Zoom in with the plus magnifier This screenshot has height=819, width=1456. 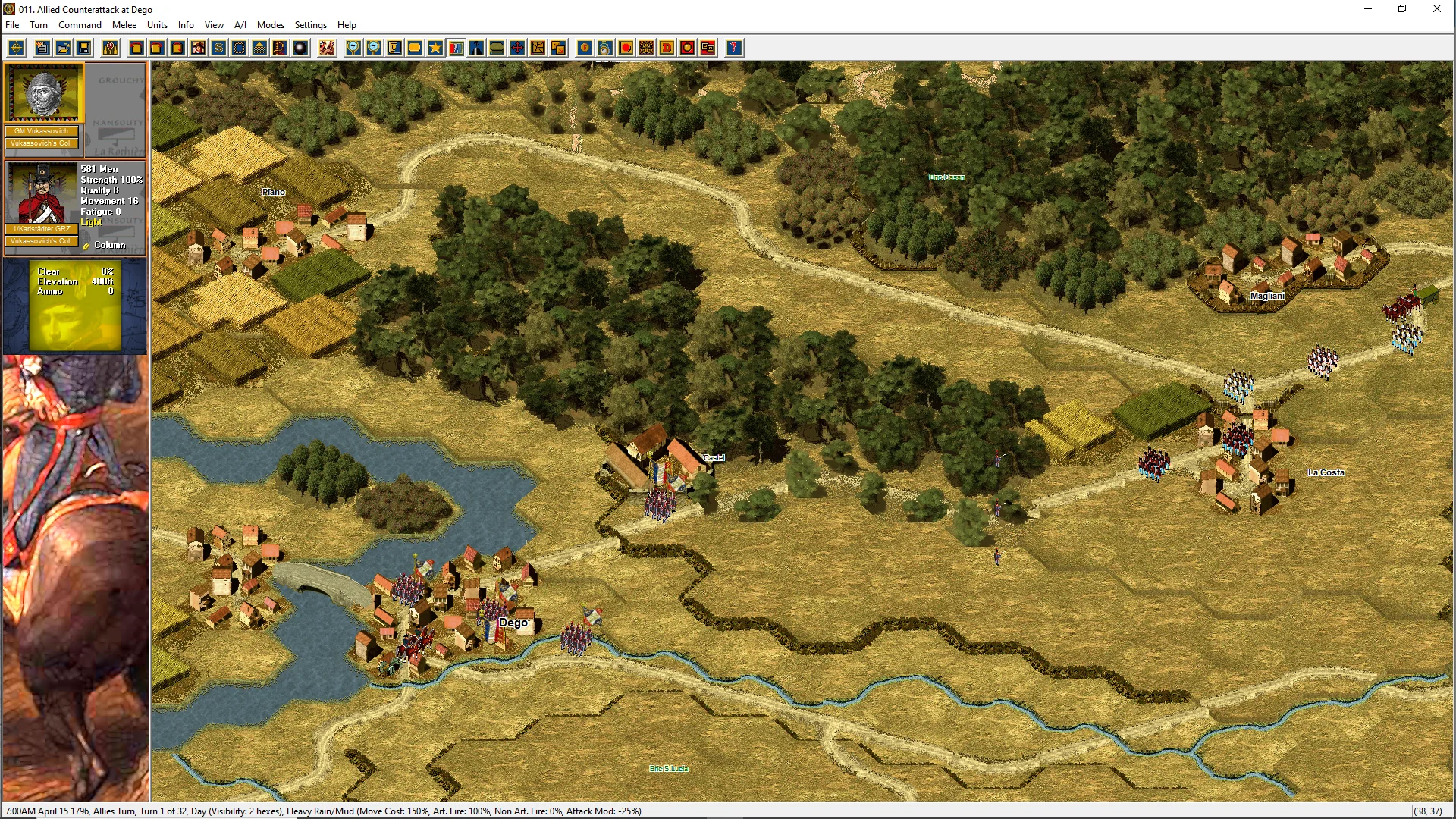click(353, 49)
